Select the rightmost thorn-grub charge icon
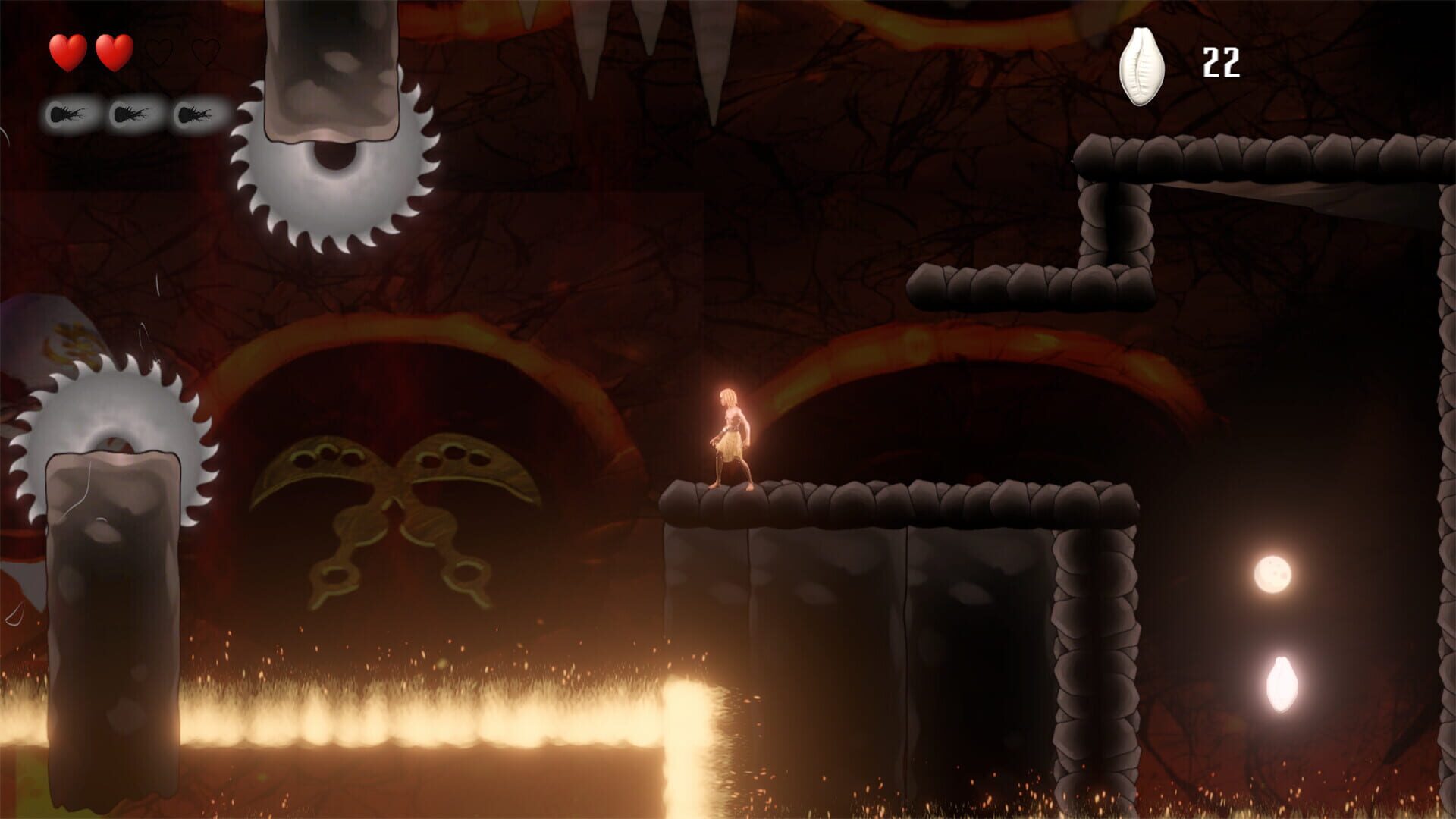Image resolution: width=1456 pixels, height=819 pixels. [194, 114]
